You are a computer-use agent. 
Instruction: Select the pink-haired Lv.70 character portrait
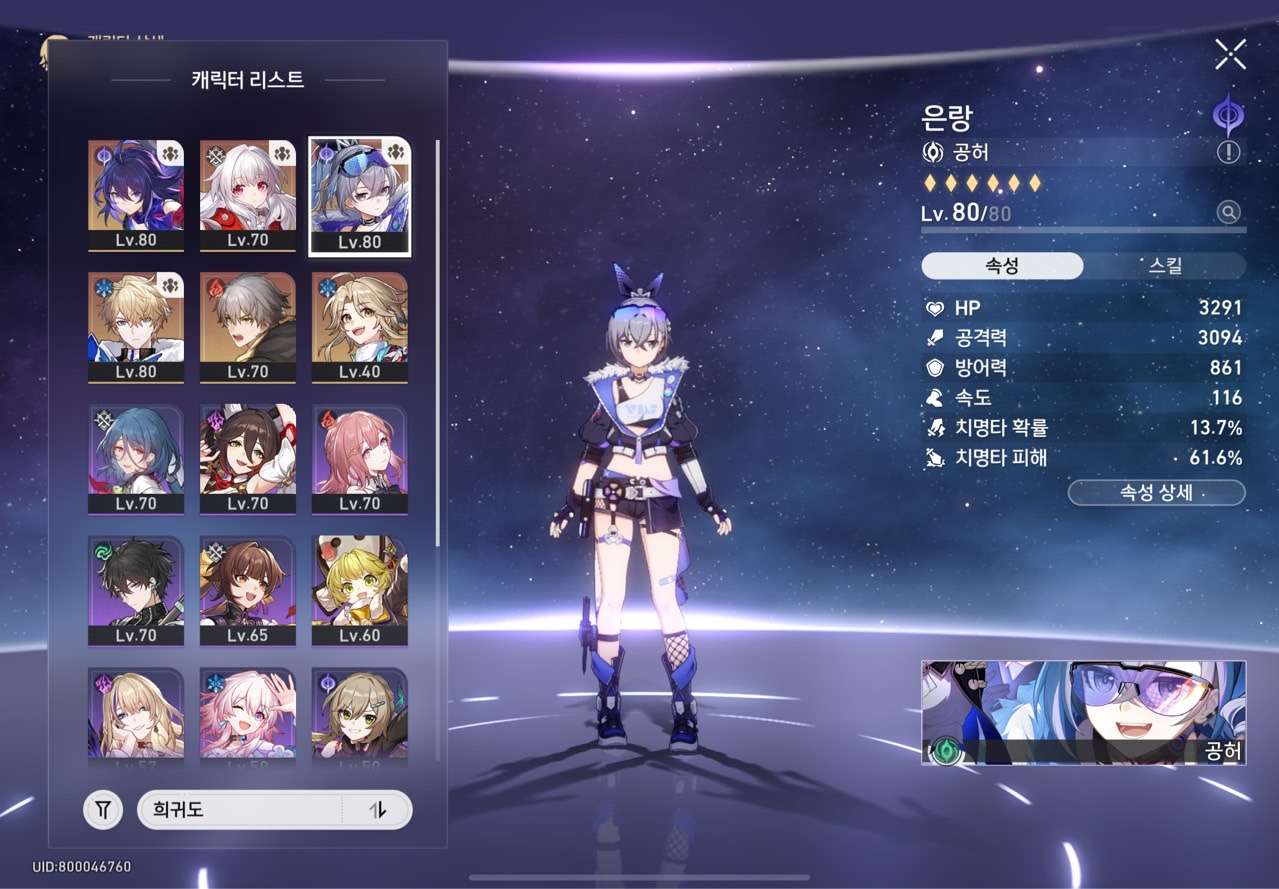point(360,459)
